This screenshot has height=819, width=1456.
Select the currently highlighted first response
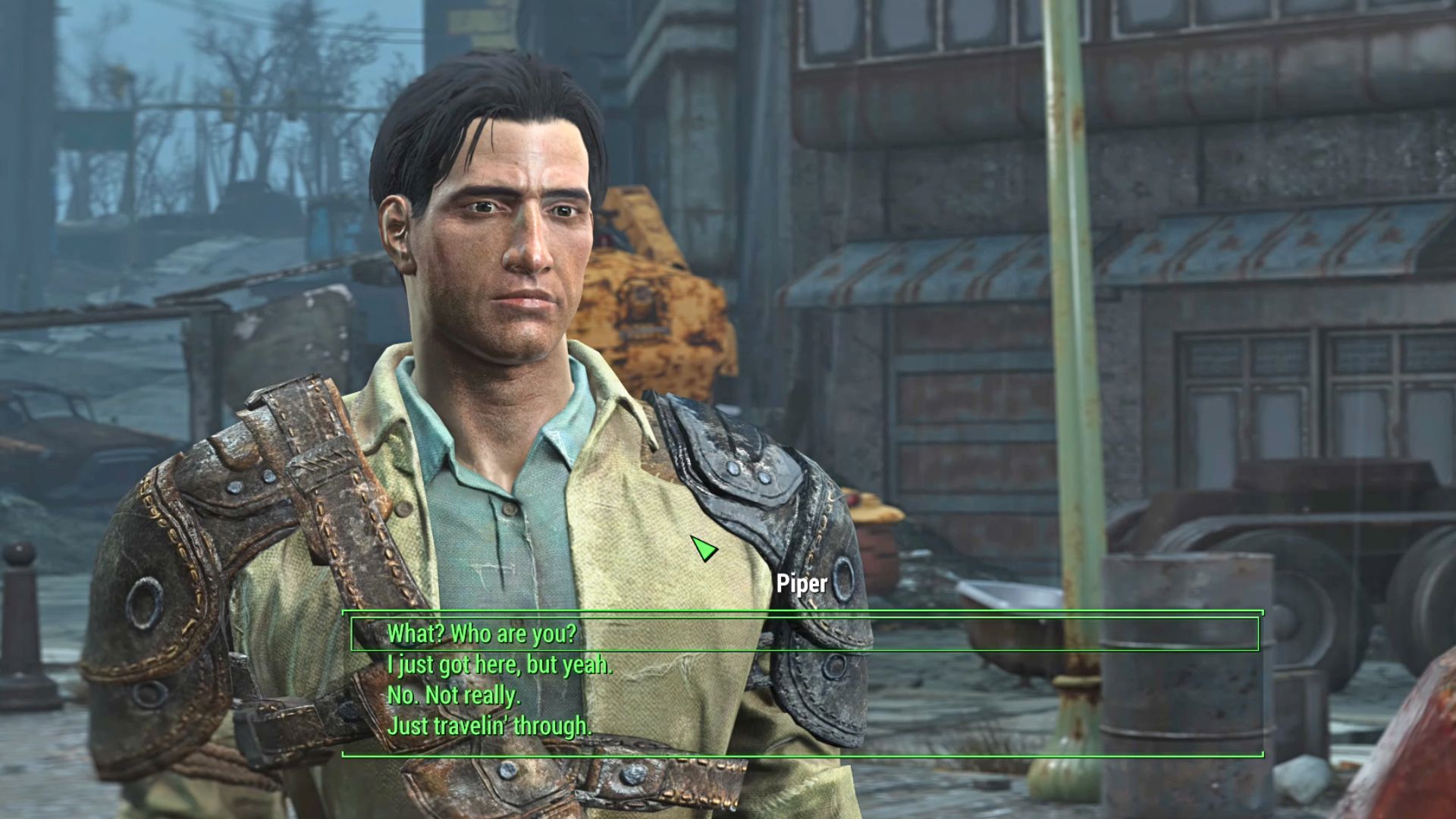482,635
